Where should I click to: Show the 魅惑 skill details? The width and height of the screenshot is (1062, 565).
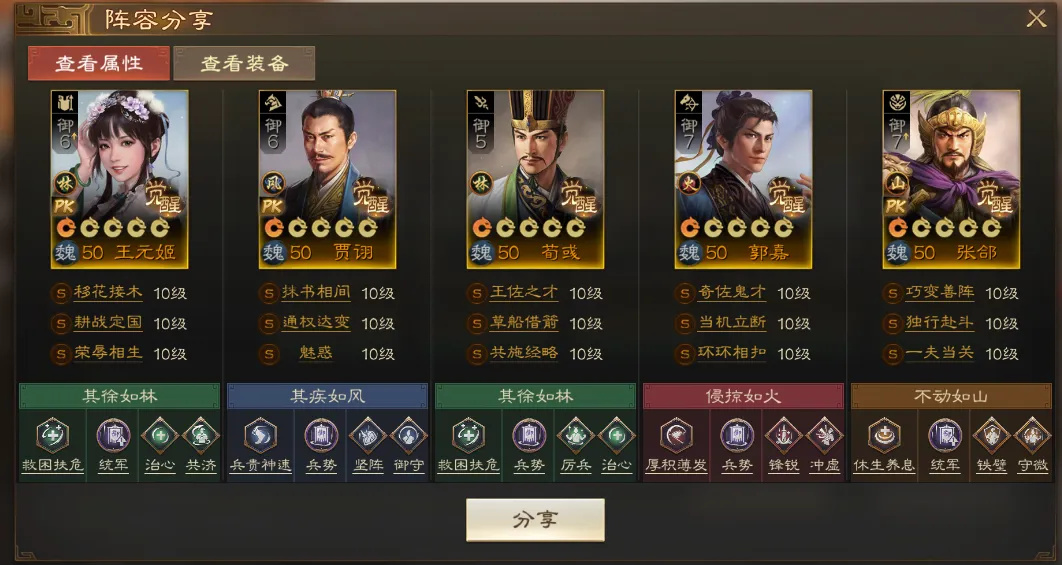point(315,354)
